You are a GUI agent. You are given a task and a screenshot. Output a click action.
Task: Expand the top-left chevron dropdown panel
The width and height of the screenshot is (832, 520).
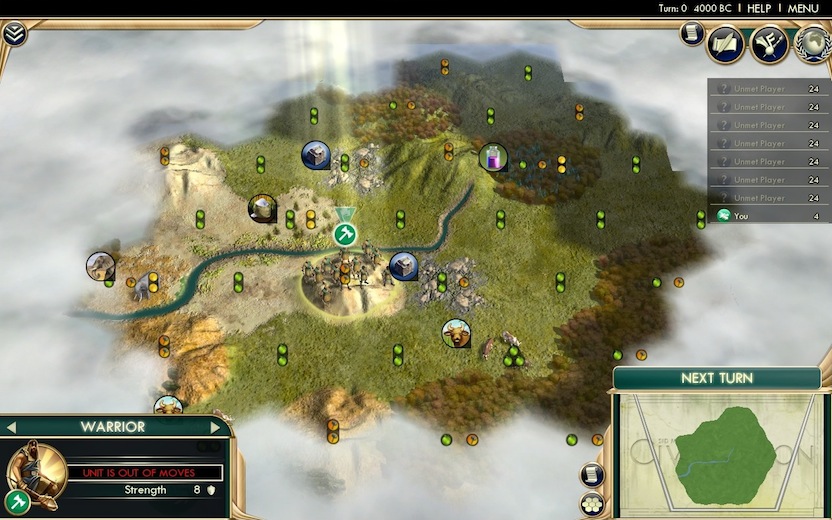(14, 34)
